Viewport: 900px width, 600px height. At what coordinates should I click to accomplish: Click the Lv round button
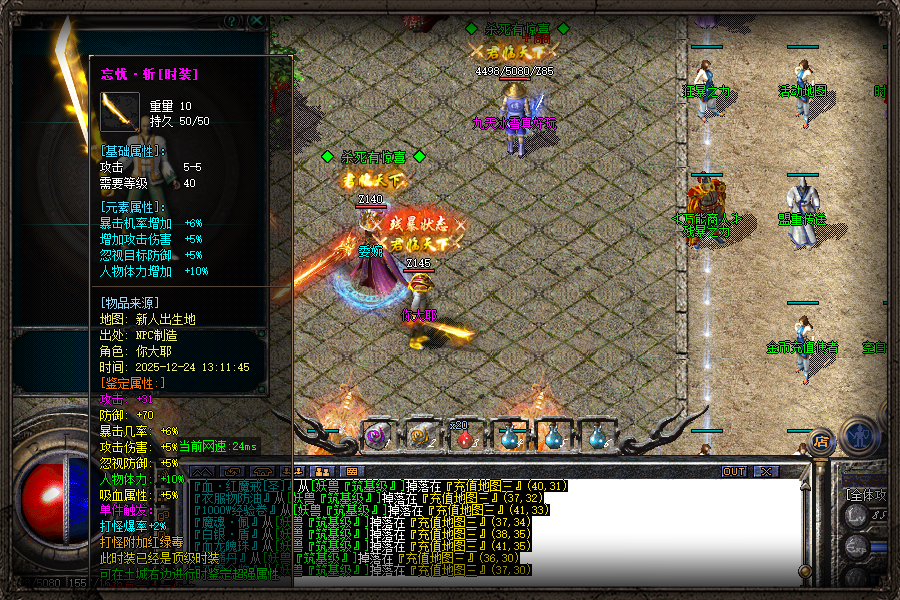[855, 515]
